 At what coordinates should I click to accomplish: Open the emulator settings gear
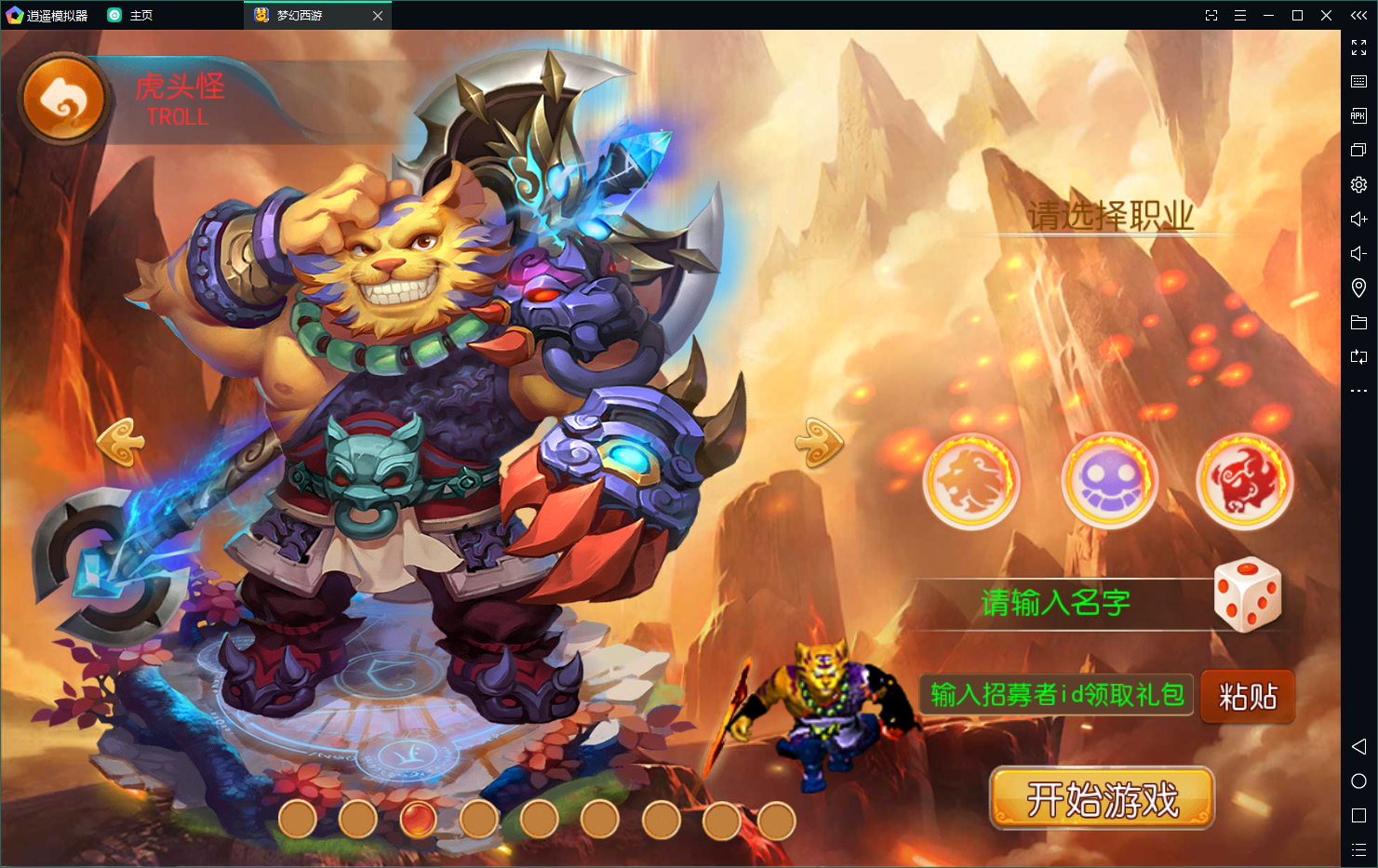1358,184
